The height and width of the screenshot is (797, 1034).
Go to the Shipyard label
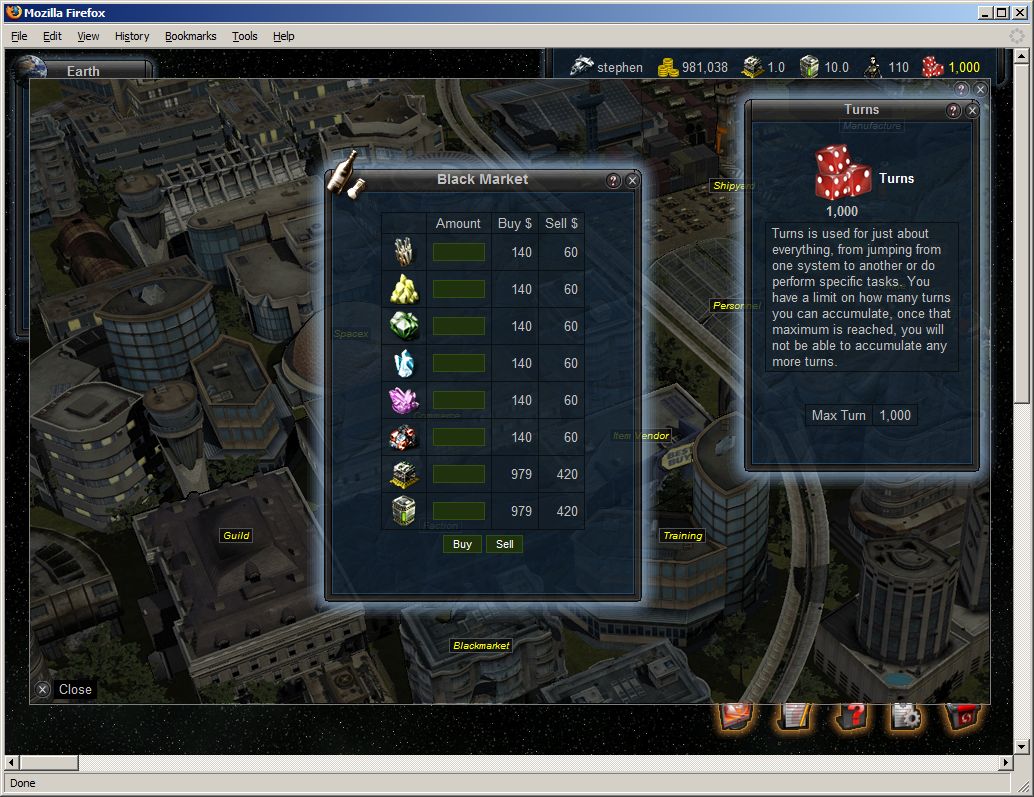pos(733,186)
